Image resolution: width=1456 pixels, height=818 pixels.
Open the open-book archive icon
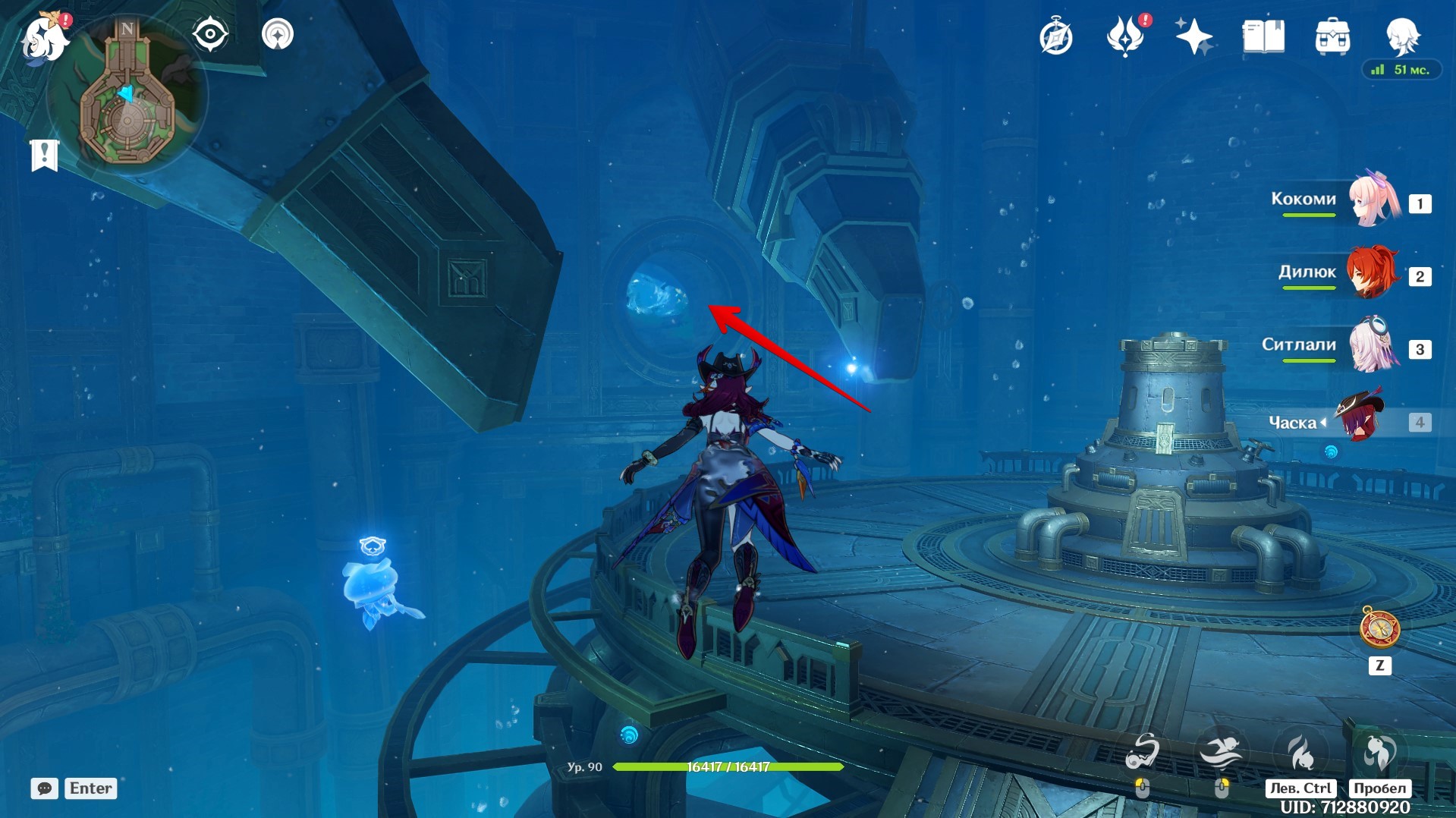click(1263, 36)
